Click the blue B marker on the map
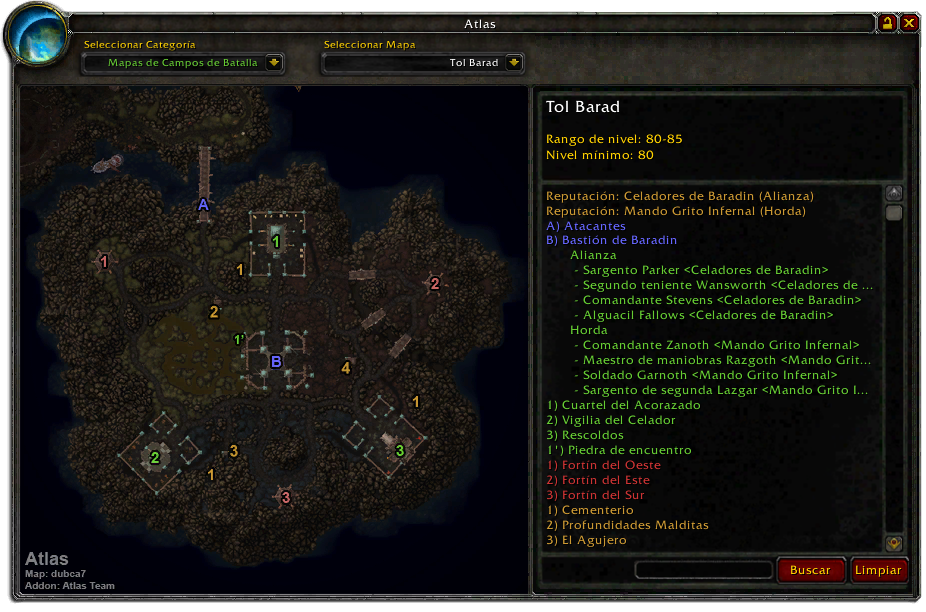 coord(276,361)
